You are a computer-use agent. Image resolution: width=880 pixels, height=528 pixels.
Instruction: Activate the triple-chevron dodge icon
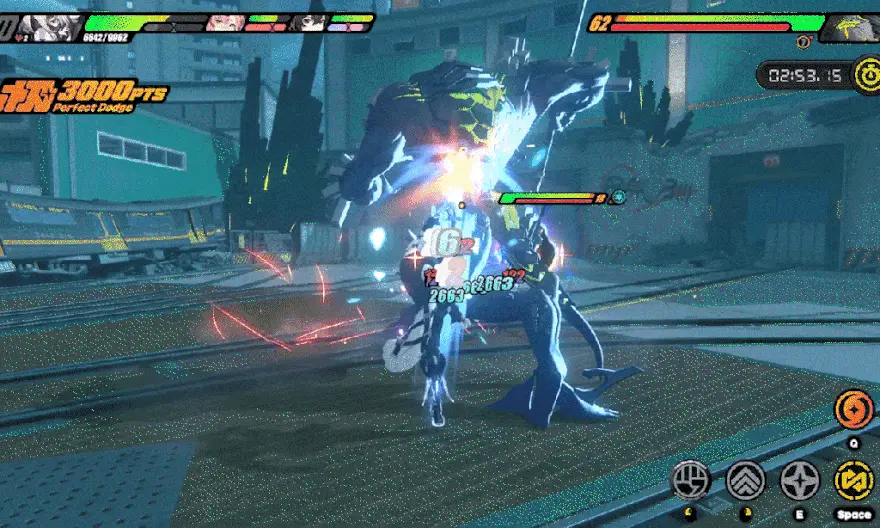[745, 480]
